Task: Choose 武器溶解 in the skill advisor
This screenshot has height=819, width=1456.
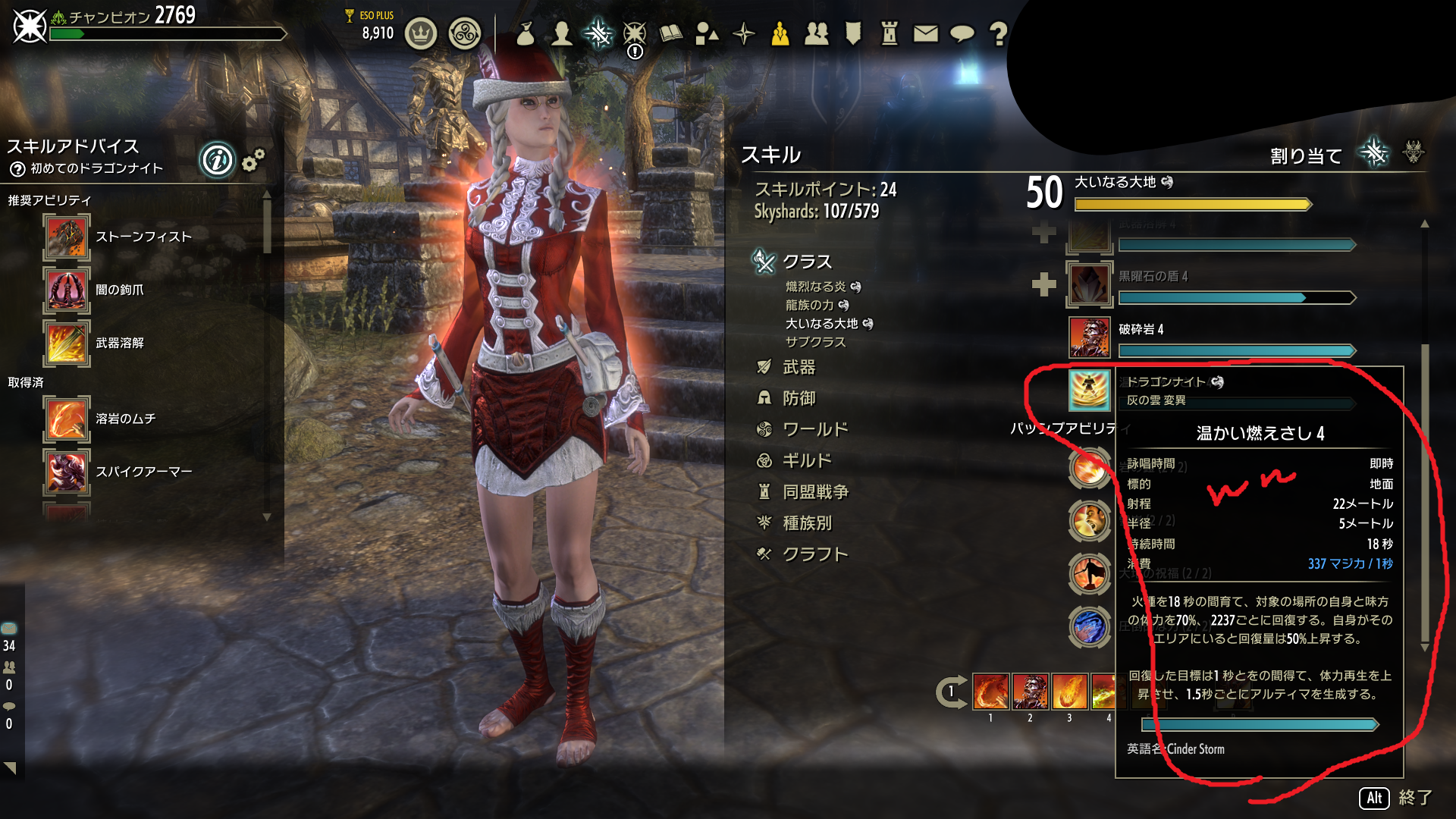Action: (119, 343)
